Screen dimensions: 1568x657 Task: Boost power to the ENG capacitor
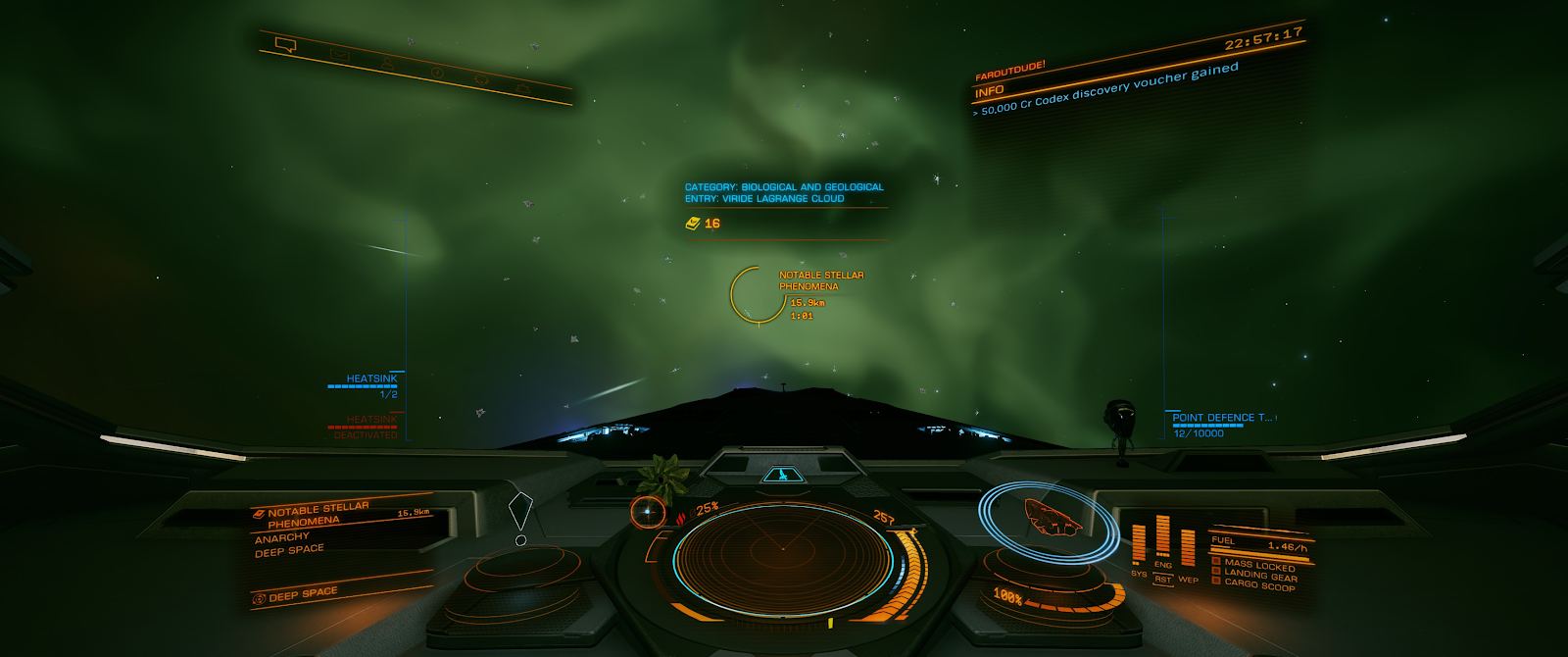click(1163, 536)
